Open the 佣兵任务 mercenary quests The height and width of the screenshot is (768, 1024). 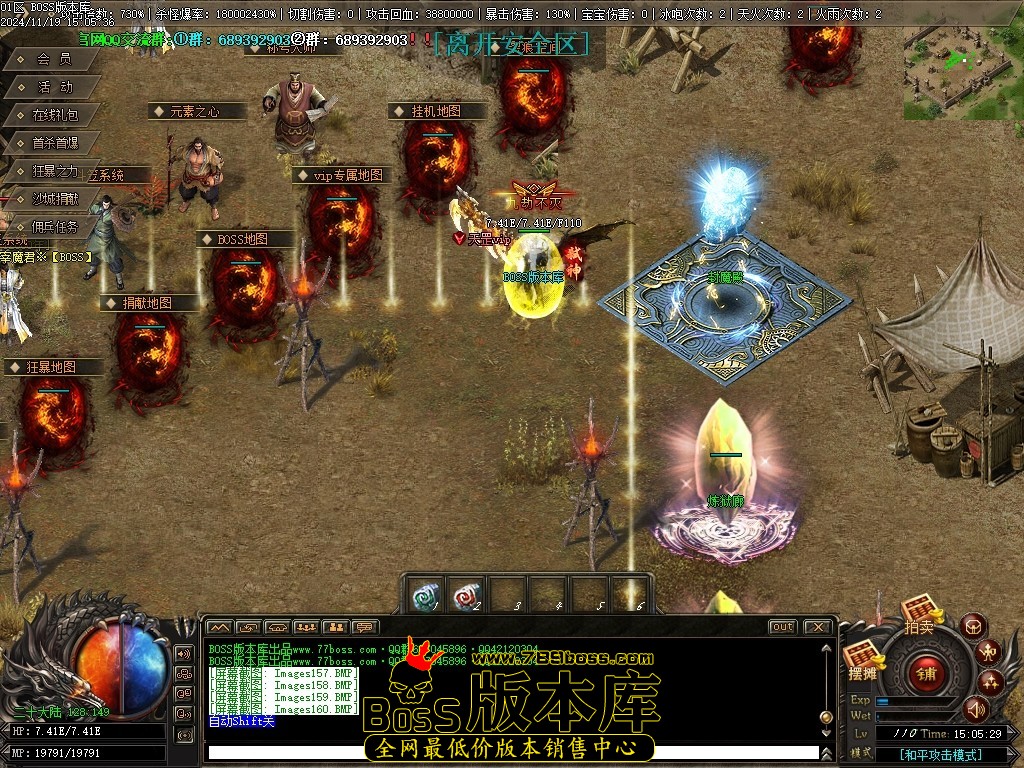point(54,227)
